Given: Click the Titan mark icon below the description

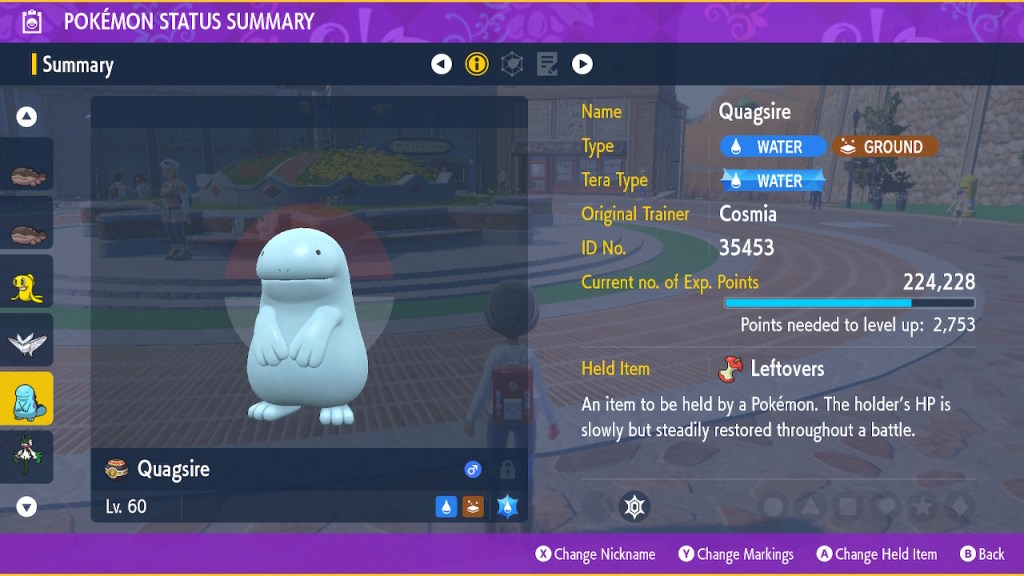Looking at the screenshot, I should [x=634, y=507].
